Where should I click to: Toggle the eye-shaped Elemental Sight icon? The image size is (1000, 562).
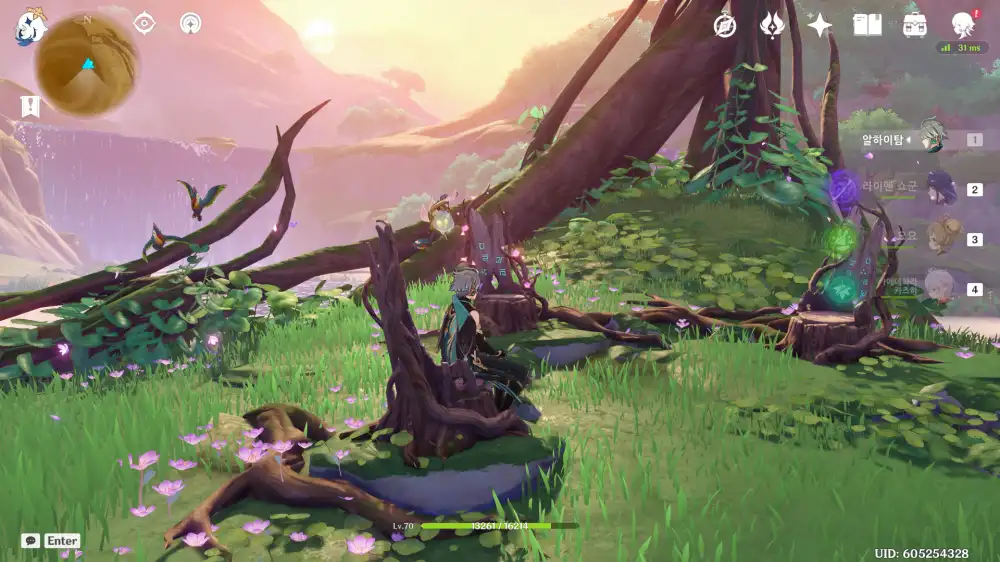(145, 23)
